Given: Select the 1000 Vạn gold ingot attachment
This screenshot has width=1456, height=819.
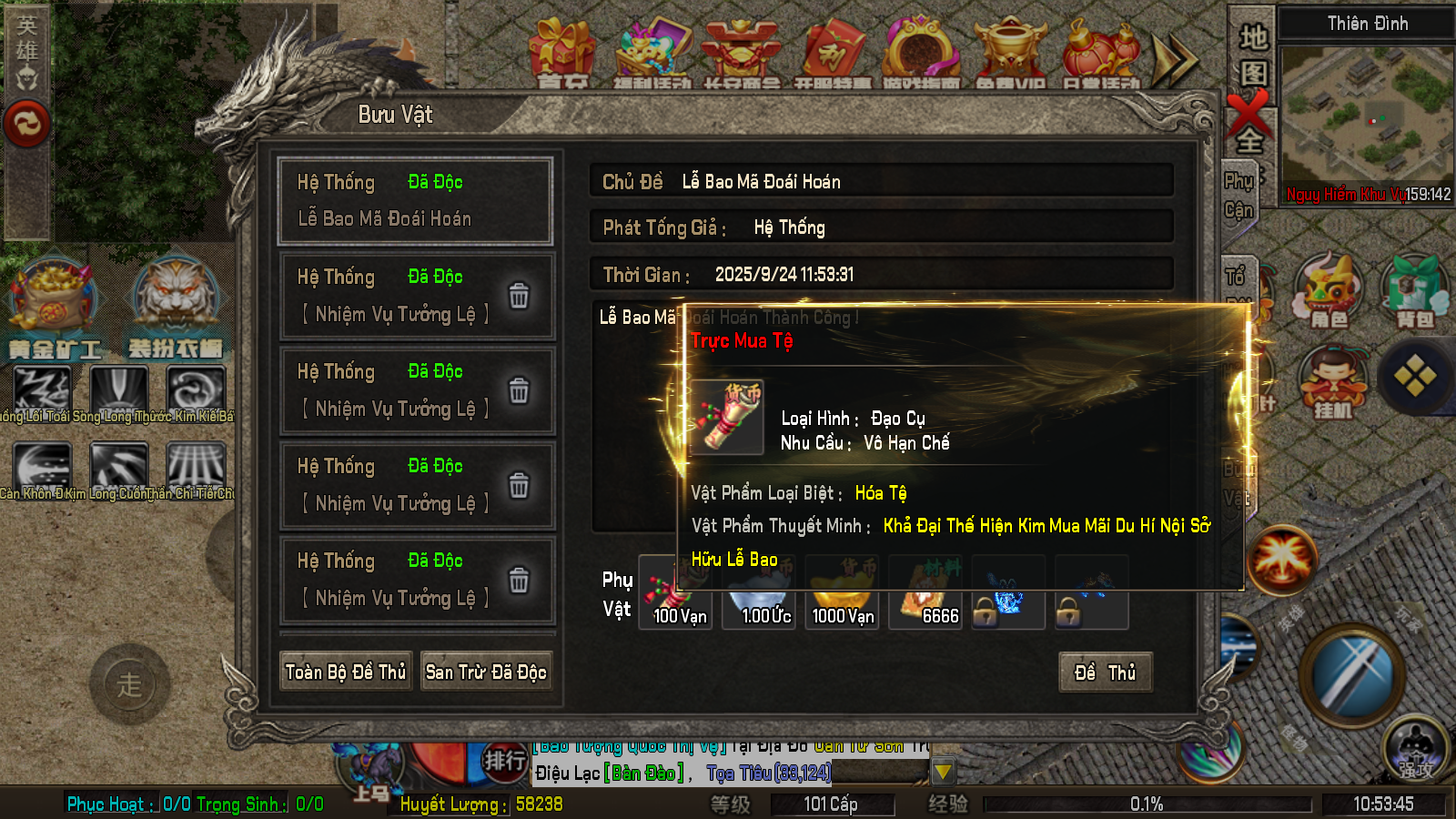Looking at the screenshot, I should tap(843, 593).
